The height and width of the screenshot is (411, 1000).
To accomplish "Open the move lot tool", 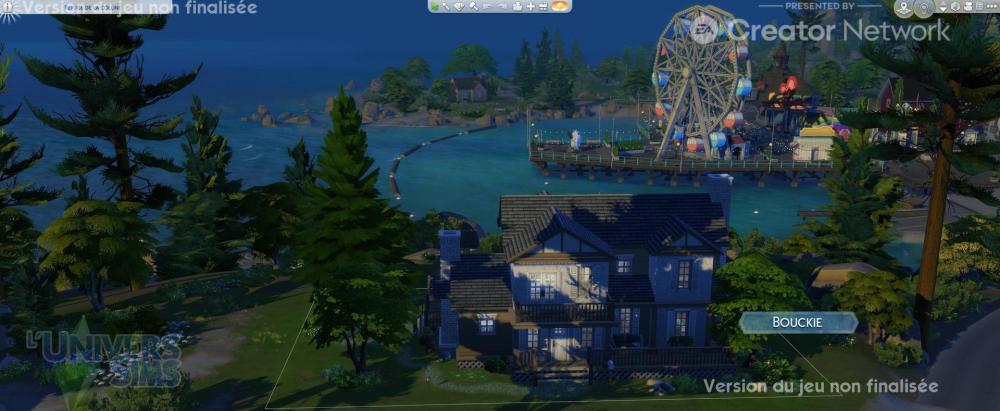I will pos(517,6).
